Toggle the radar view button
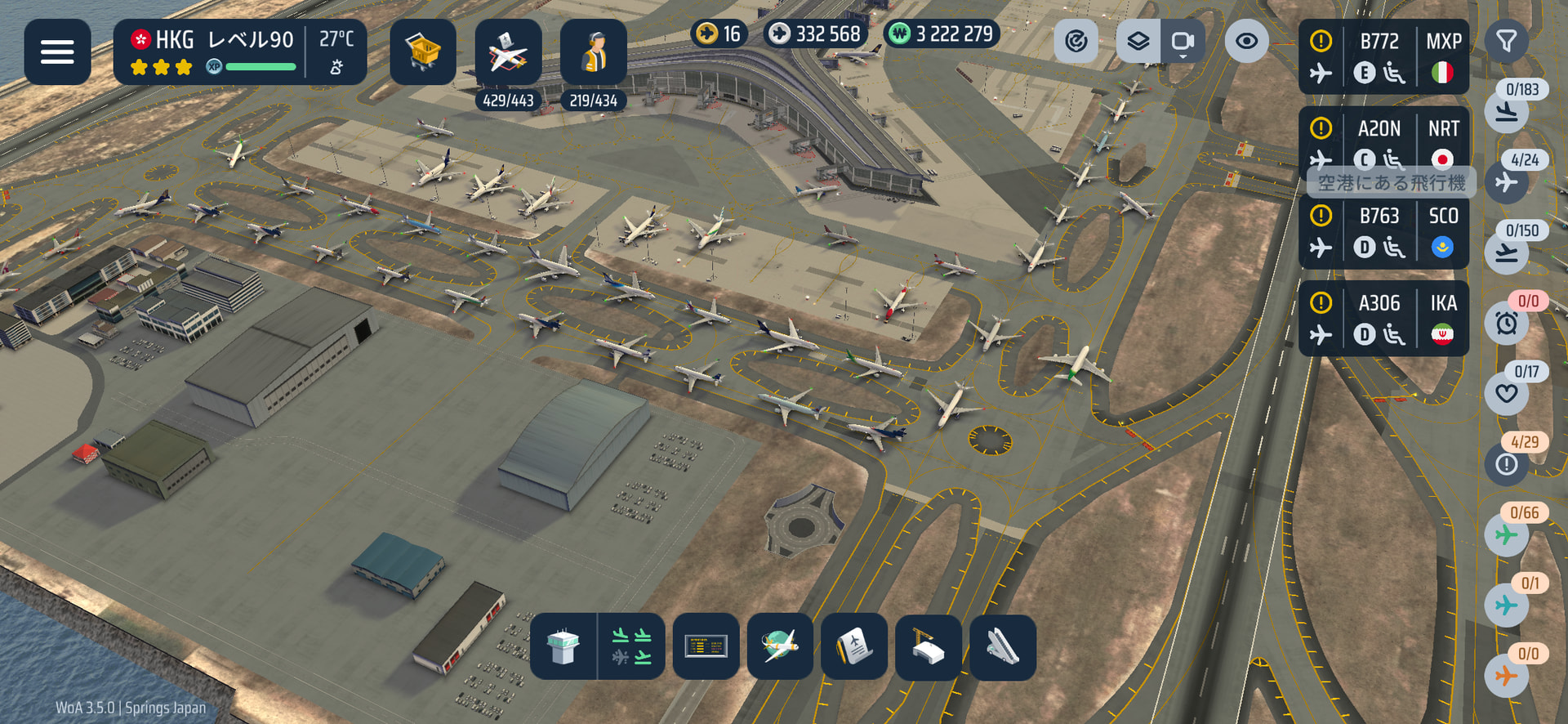The height and width of the screenshot is (724, 1568). [x=1076, y=41]
